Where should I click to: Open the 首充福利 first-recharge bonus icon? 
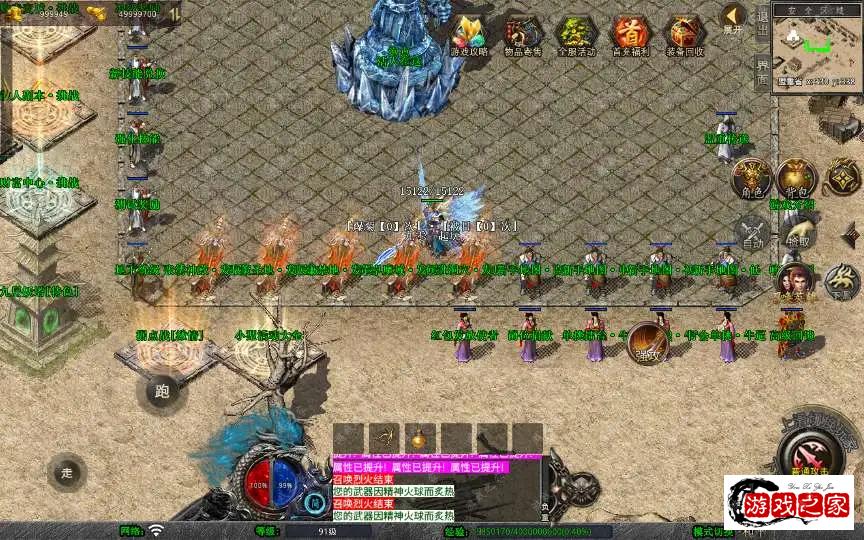coord(630,35)
